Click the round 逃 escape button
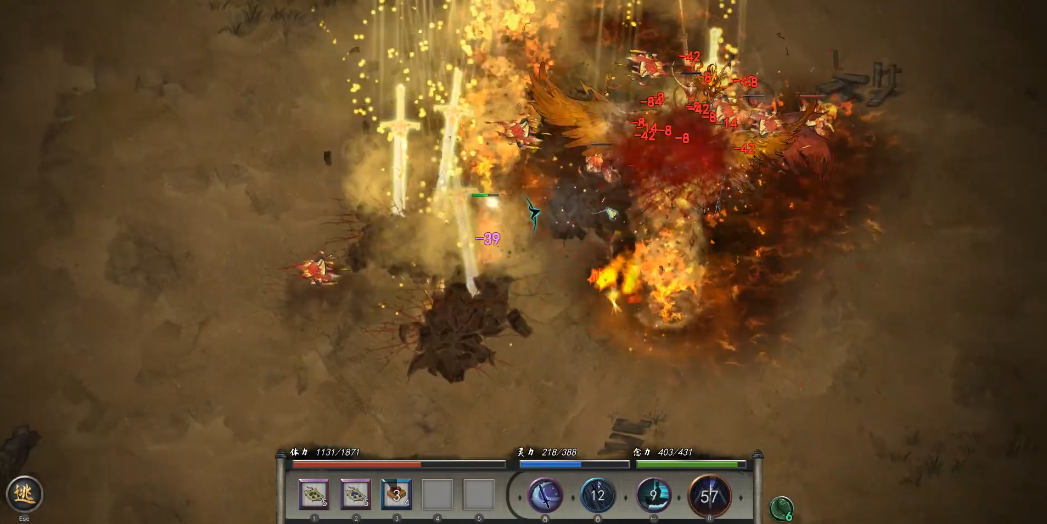The image size is (1047, 524). pos(24,494)
